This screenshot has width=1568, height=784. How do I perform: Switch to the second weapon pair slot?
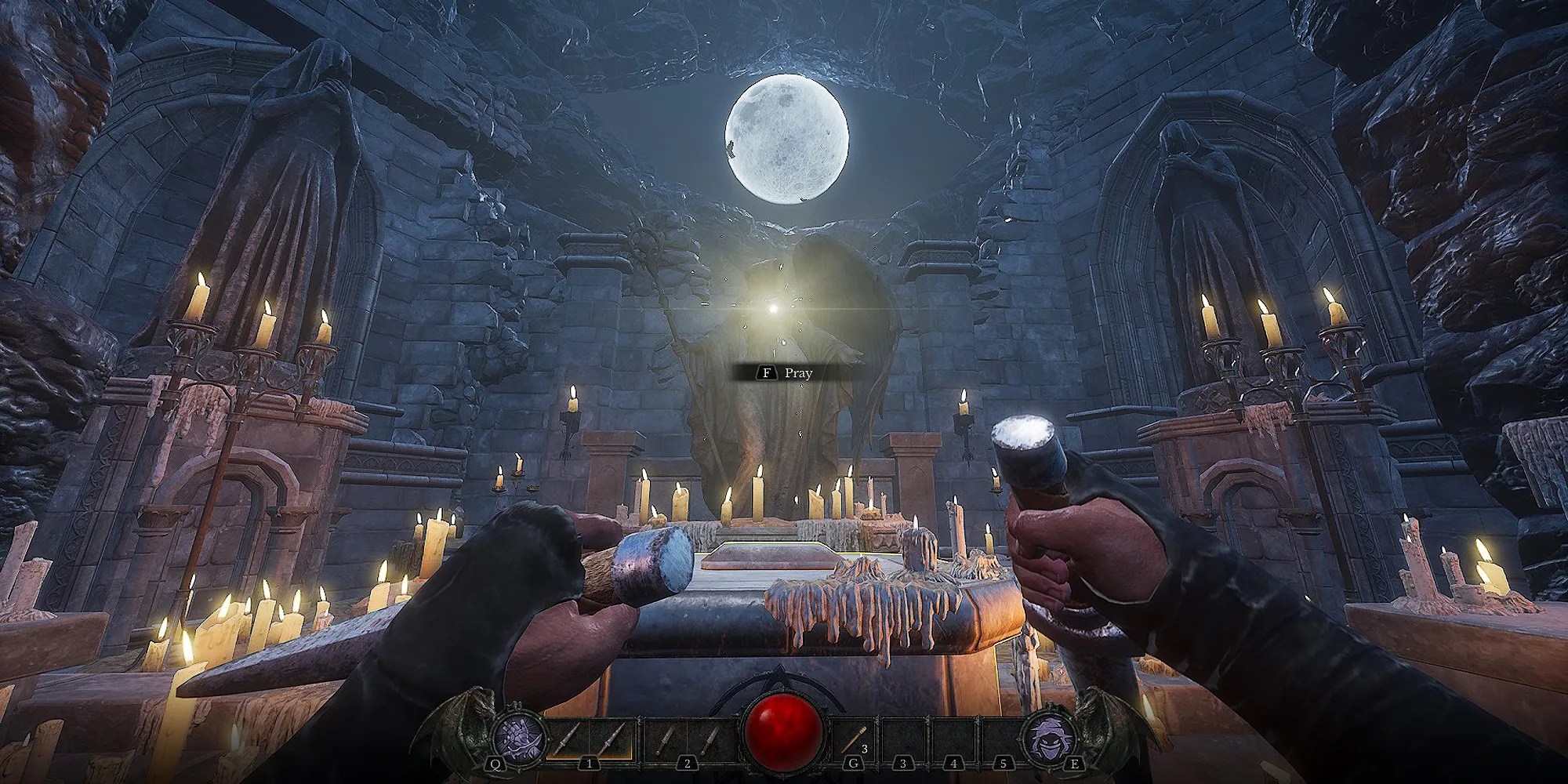pyautogui.click(x=687, y=739)
